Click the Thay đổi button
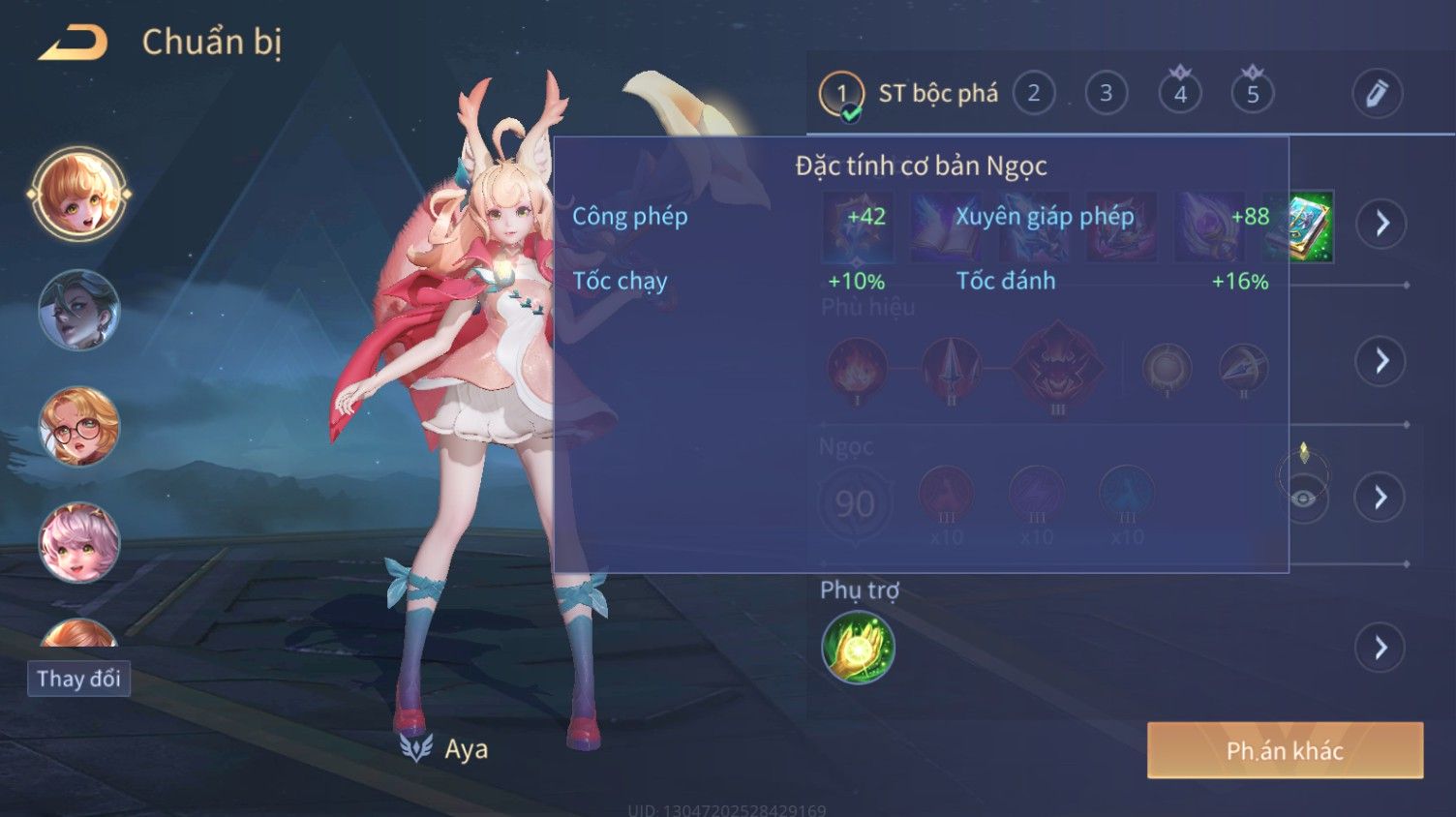The height and width of the screenshot is (817, 1456). click(x=78, y=679)
